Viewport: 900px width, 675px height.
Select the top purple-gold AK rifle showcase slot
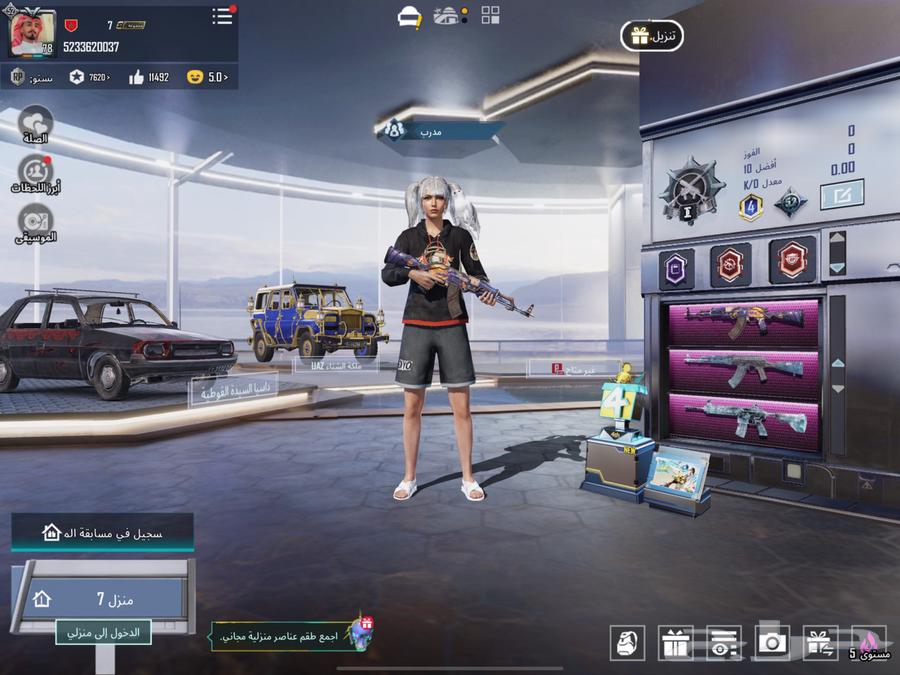click(744, 321)
